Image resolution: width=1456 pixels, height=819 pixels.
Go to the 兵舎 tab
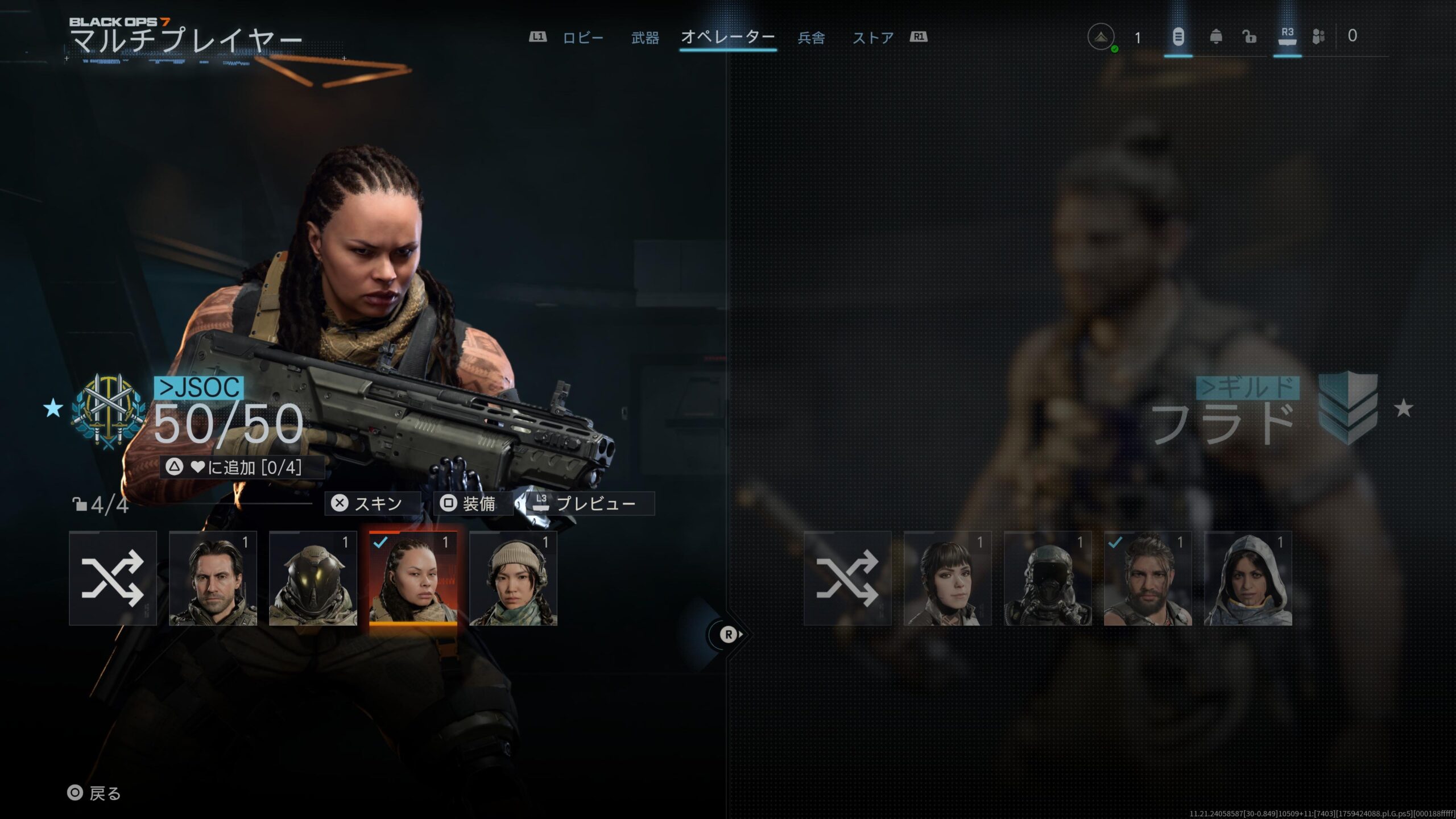tap(811, 38)
